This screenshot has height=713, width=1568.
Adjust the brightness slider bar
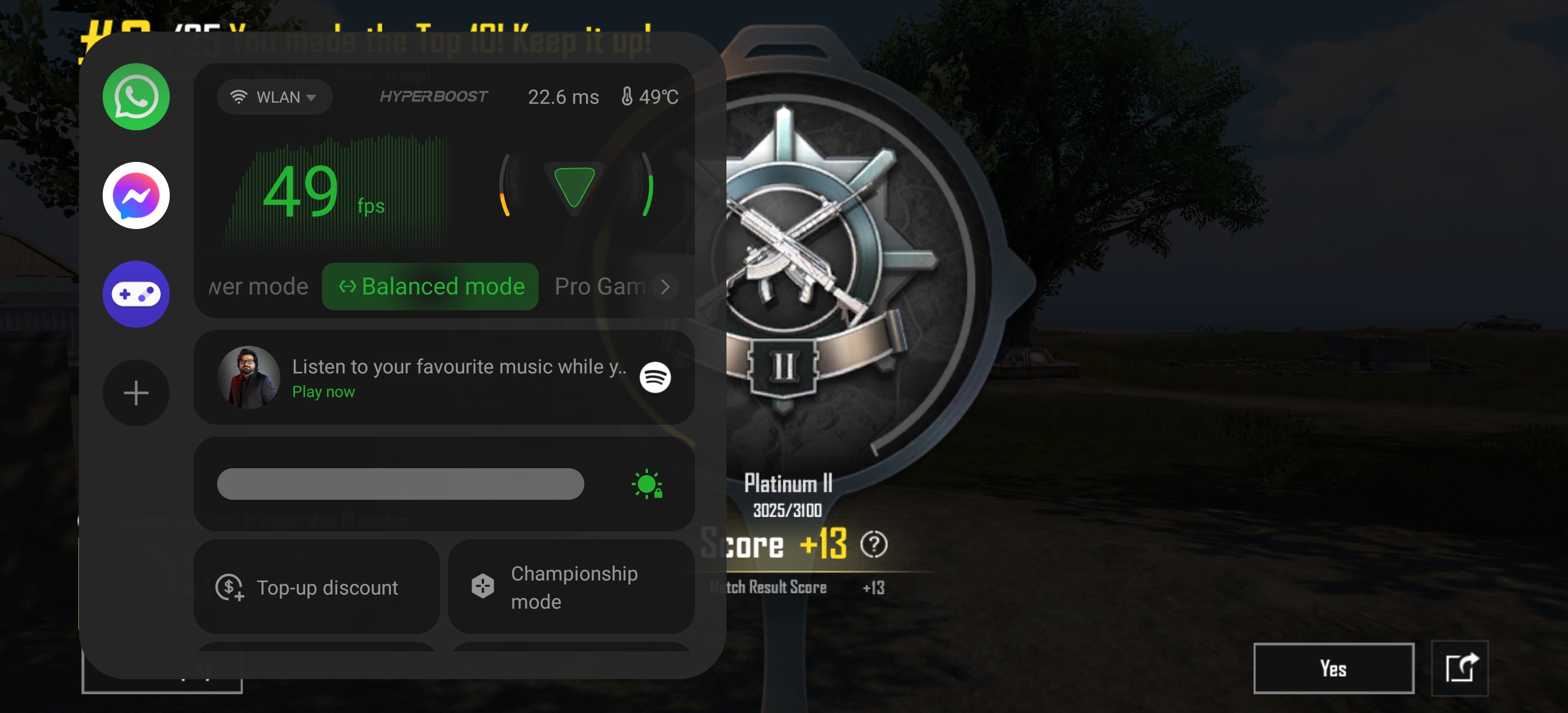point(400,484)
